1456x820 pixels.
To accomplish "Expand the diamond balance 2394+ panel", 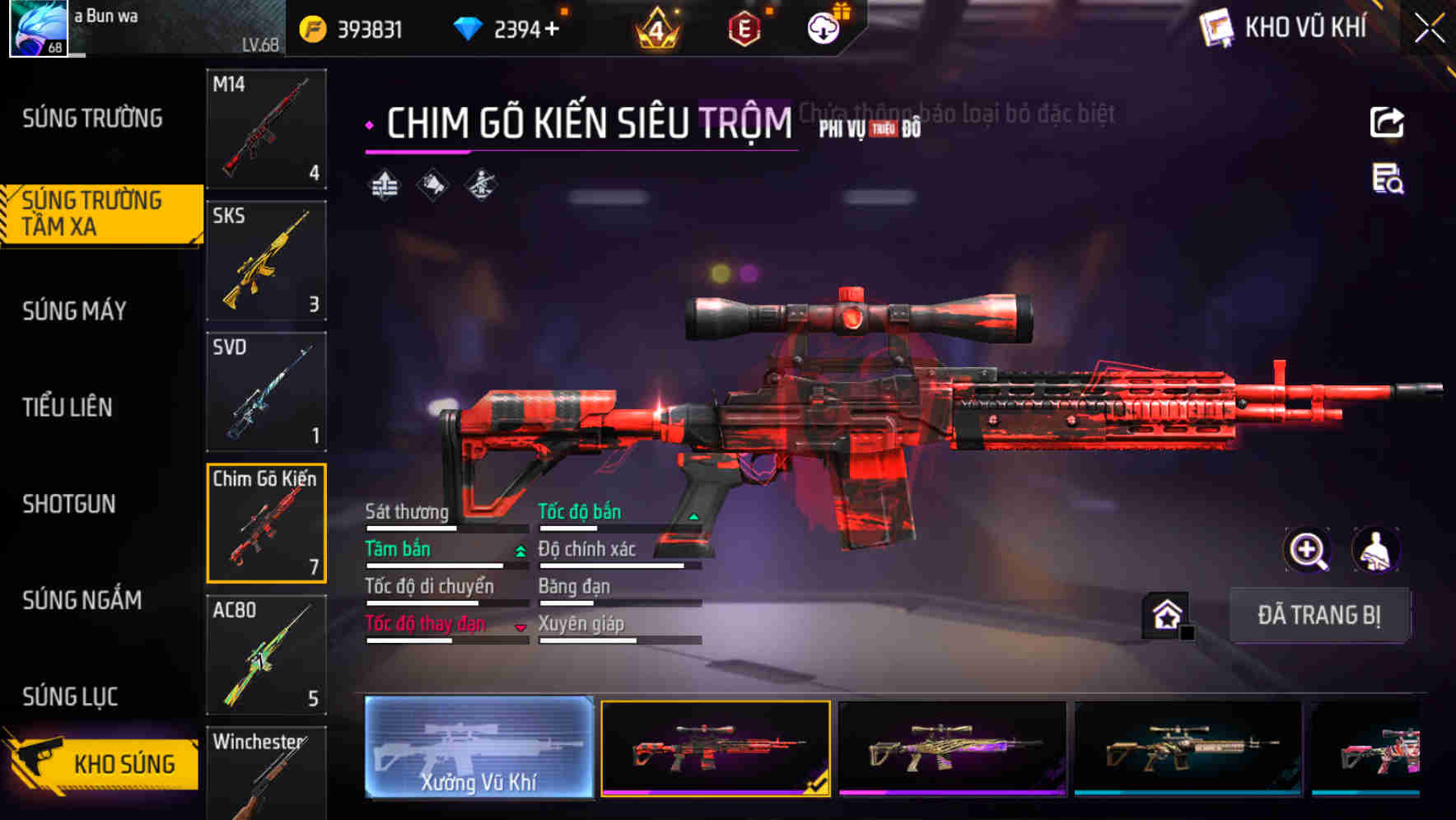I will 511,27.
